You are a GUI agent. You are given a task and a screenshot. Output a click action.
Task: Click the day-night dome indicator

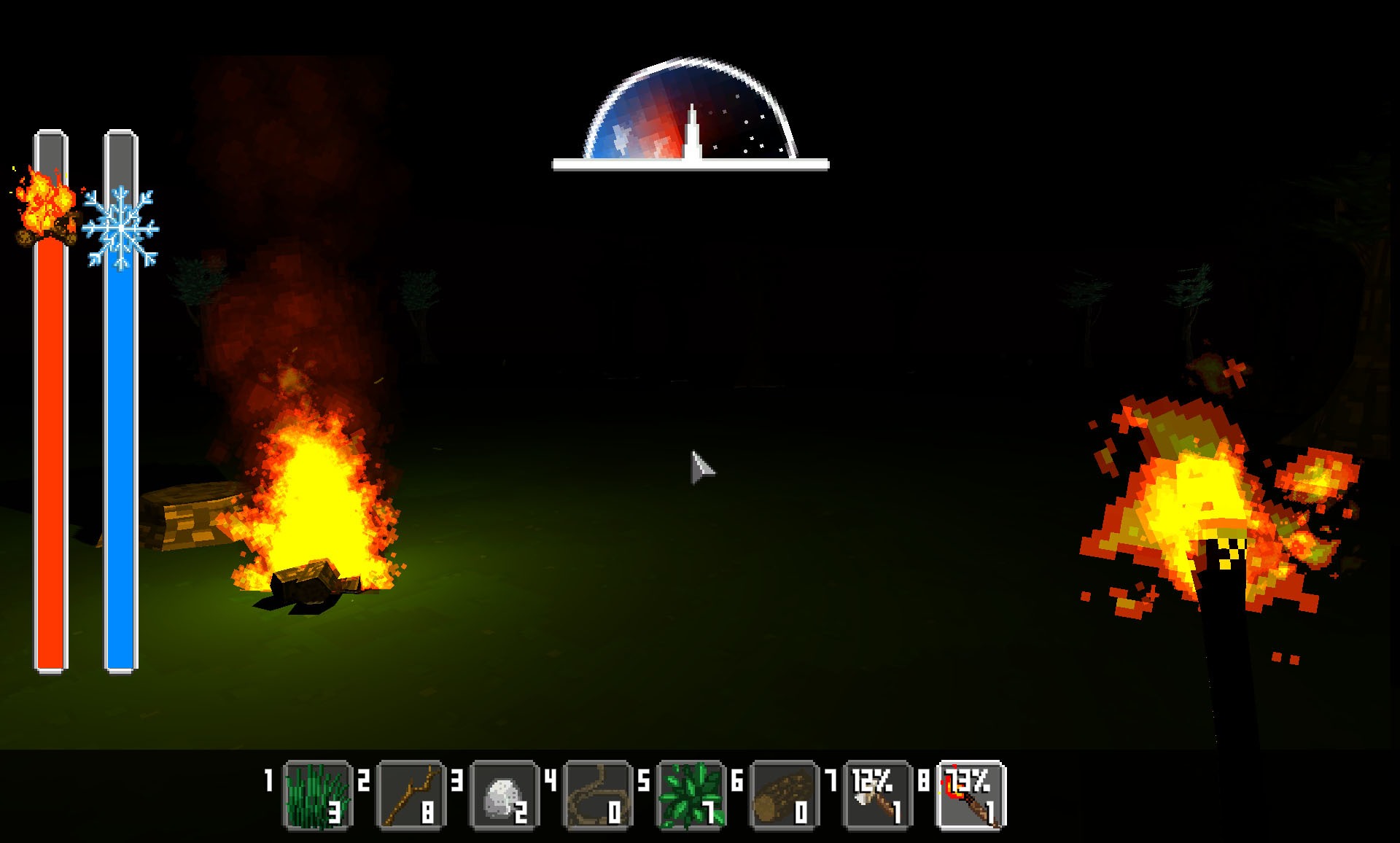click(x=689, y=109)
